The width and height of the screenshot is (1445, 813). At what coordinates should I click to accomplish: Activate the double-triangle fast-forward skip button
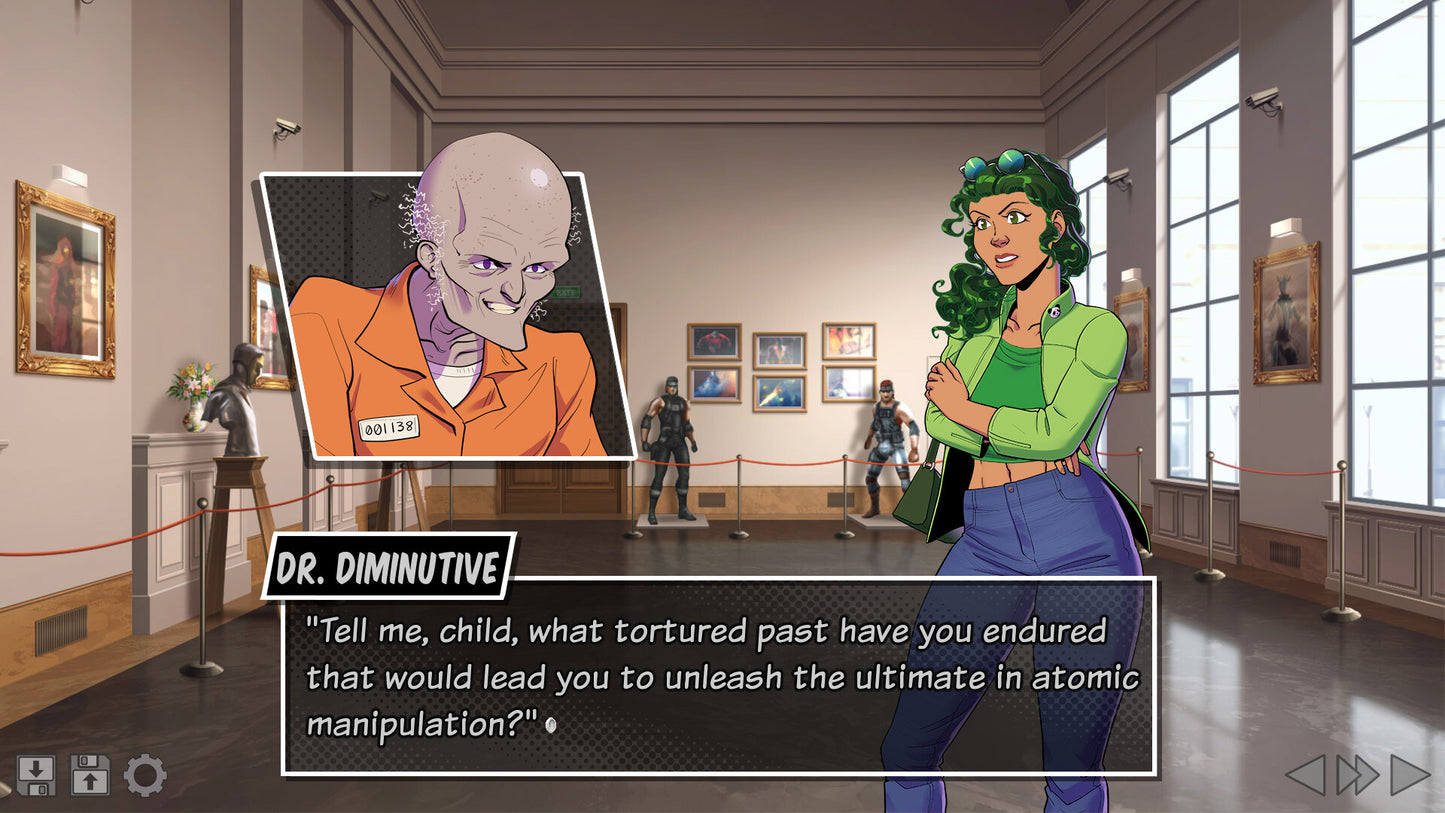pos(1358,775)
